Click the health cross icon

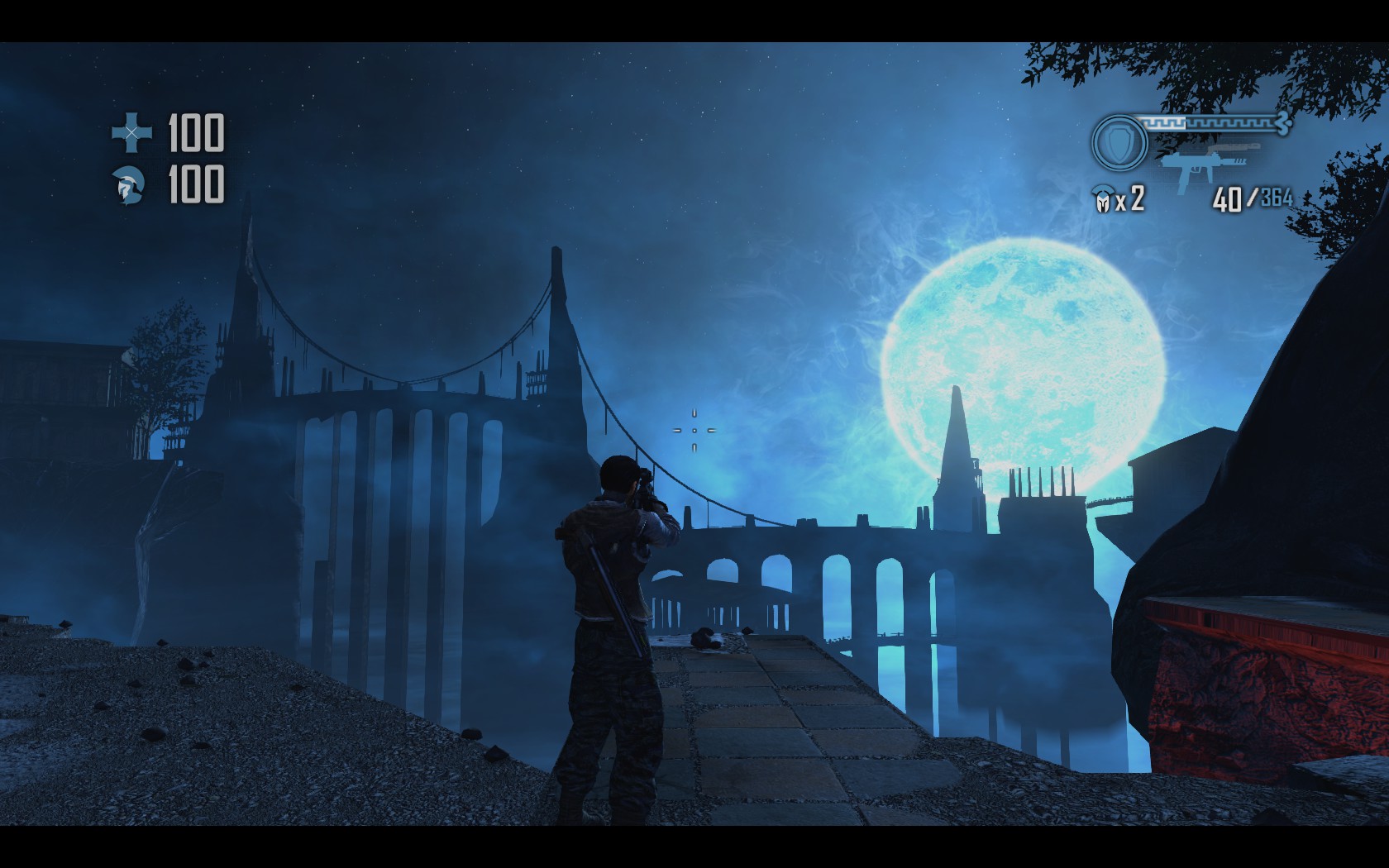click(x=131, y=133)
